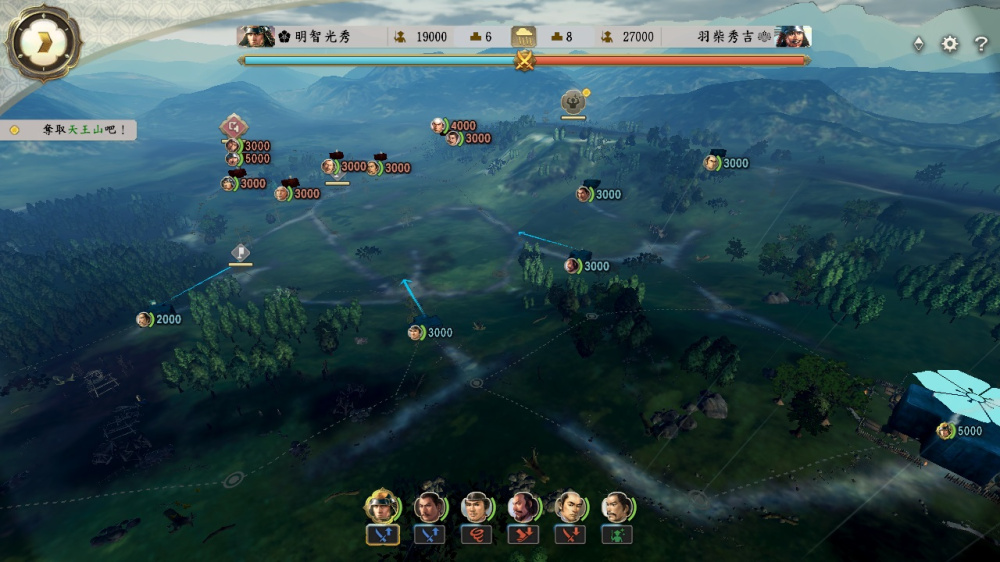
Task: Open the gear settings menu
Action: tap(949, 44)
